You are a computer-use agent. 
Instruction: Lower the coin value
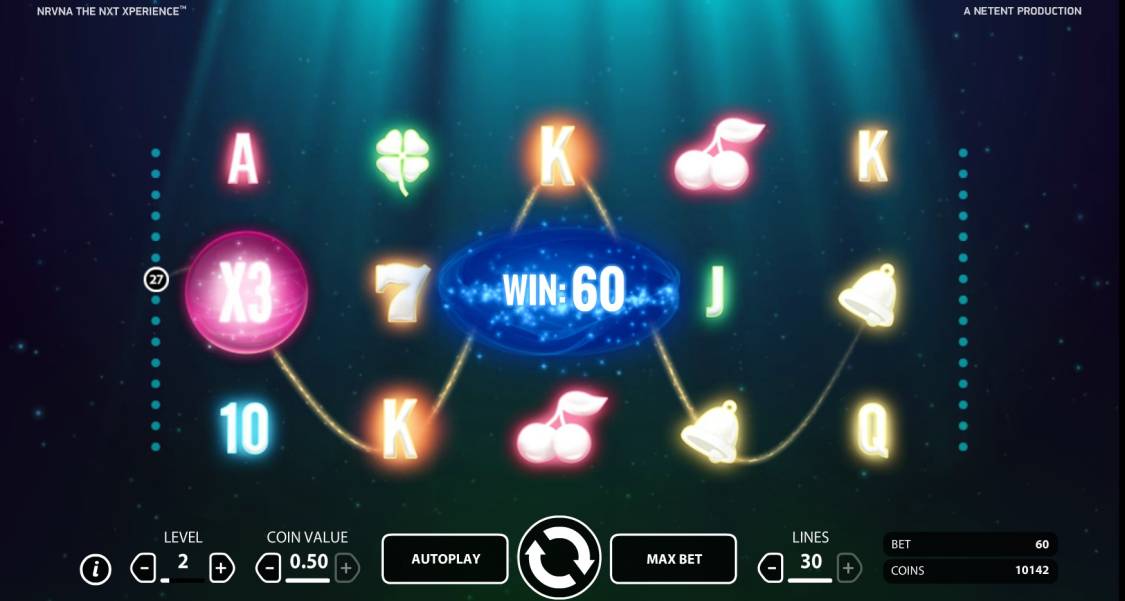268,568
